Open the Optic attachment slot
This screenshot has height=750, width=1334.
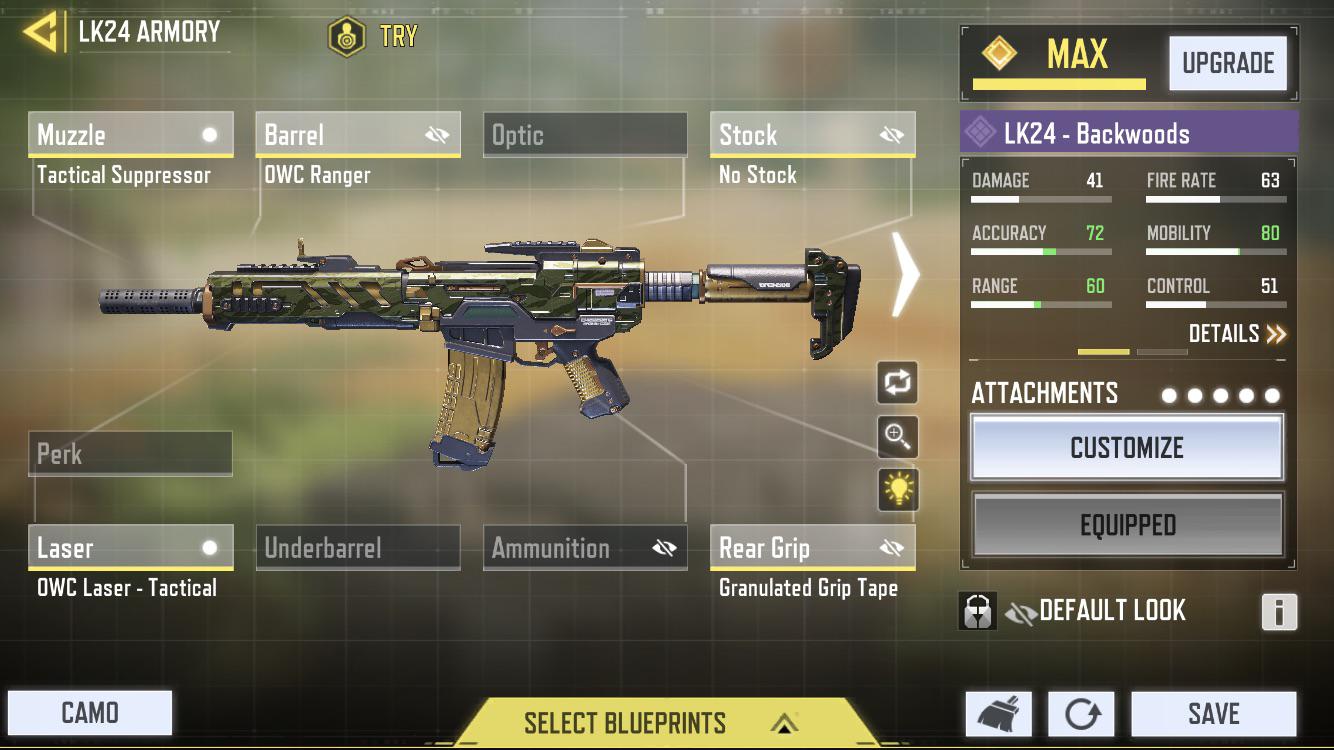(x=585, y=134)
